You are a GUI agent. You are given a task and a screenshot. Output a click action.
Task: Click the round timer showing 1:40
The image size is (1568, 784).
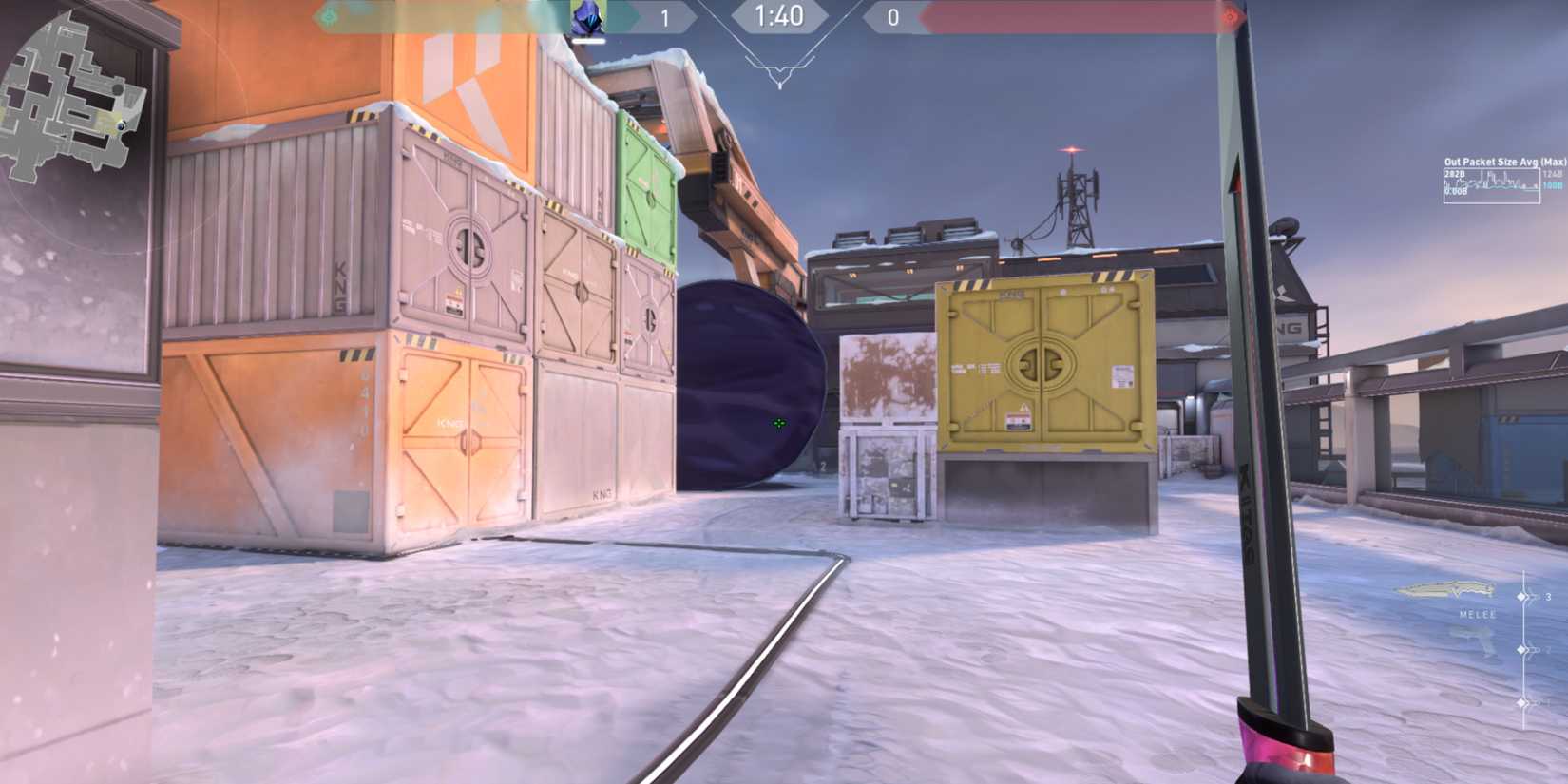(781, 16)
